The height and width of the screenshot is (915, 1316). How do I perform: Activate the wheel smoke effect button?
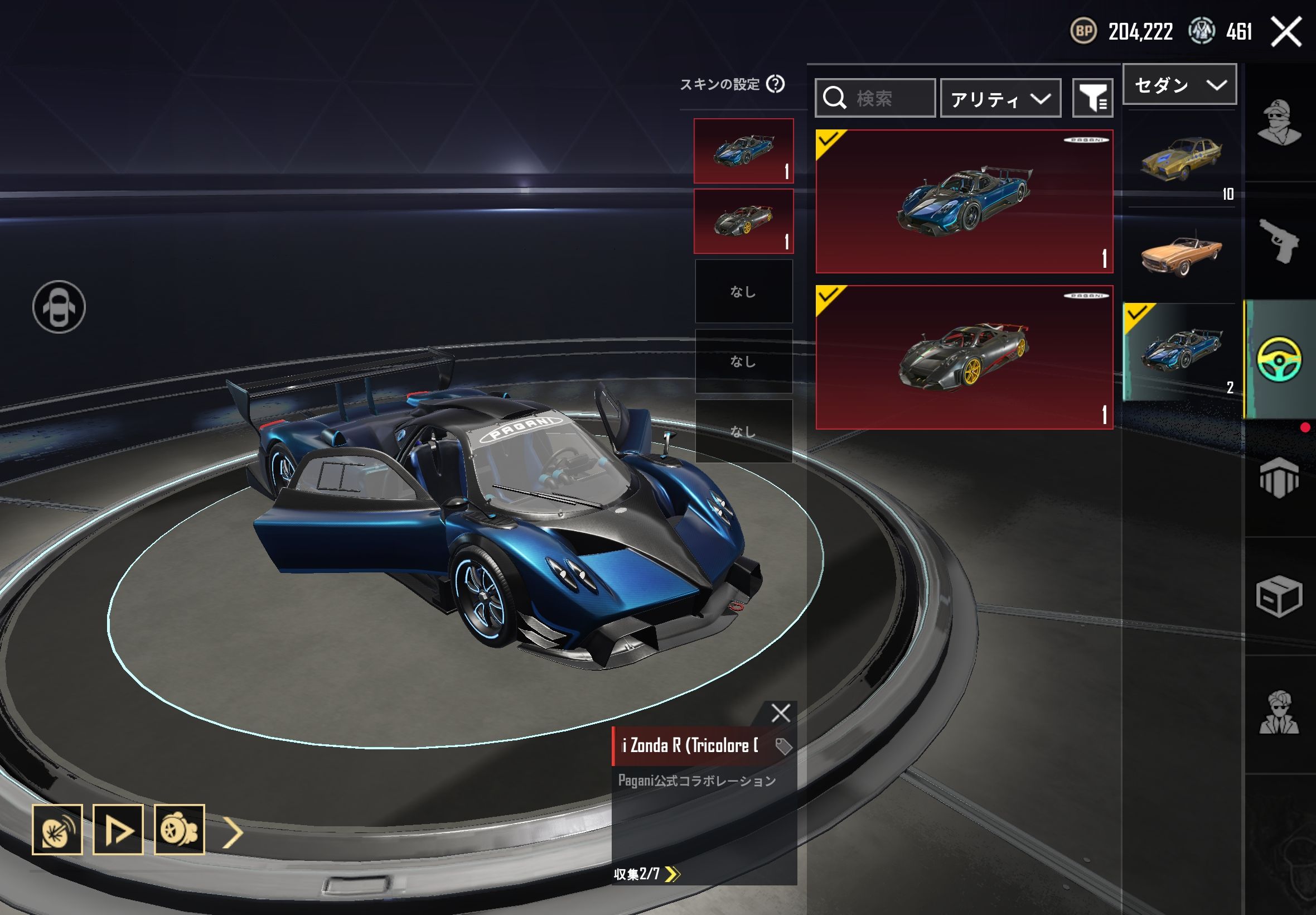click(x=179, y=830)
